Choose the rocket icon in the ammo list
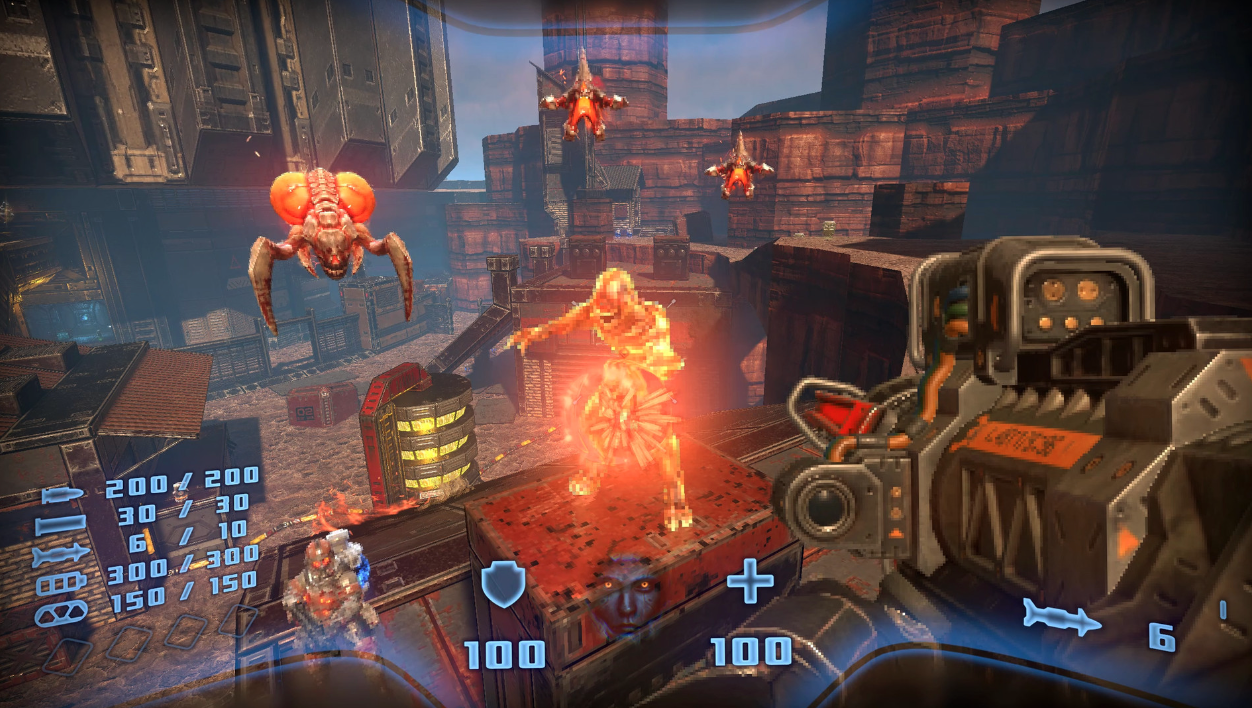This screenshot has width=1252, height=708. pyautogui.click(x=62, y=555)
